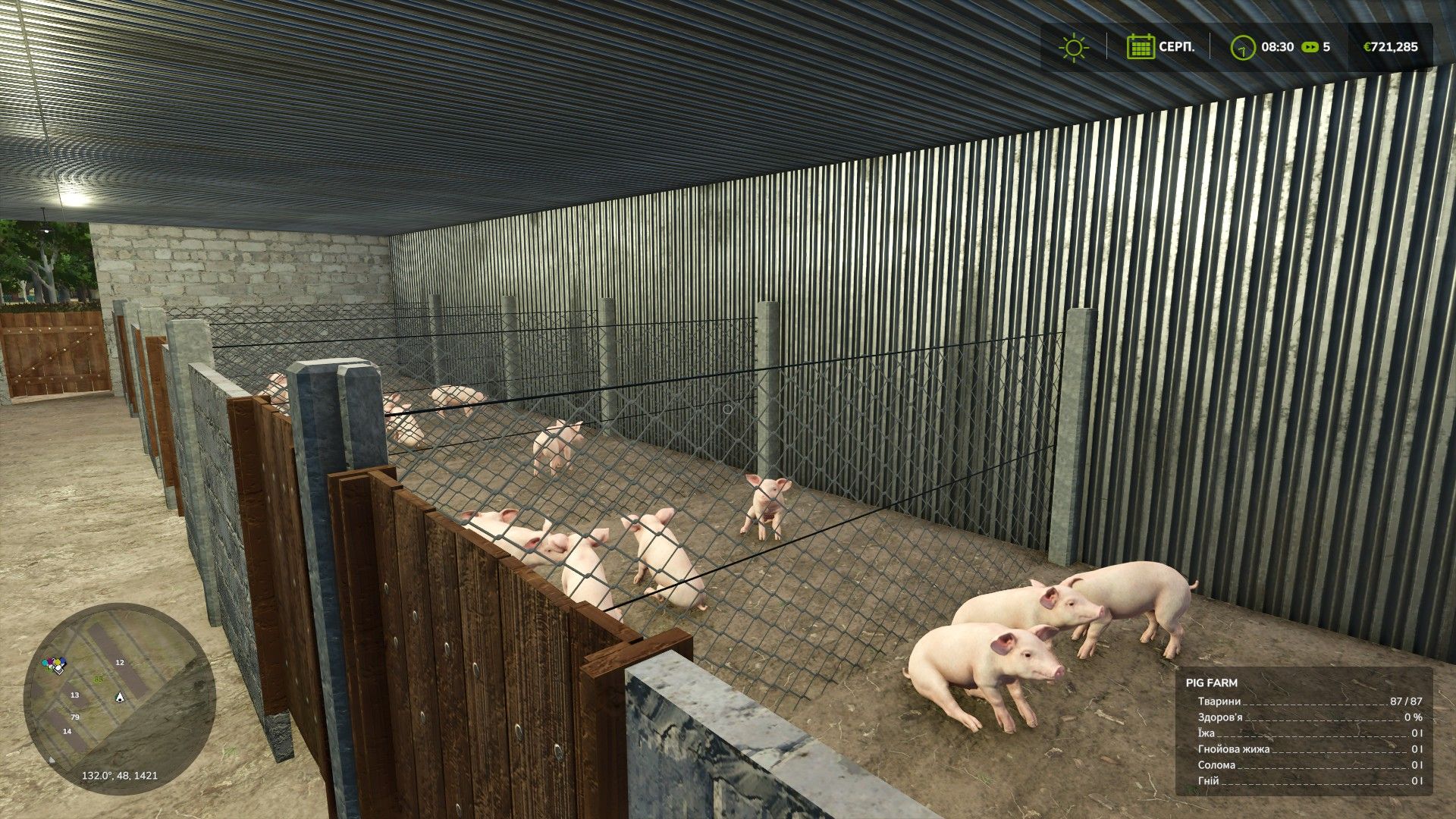Select the calendar icon next to СЕРП.
1456x819 pixels.
click(1142, 47)
